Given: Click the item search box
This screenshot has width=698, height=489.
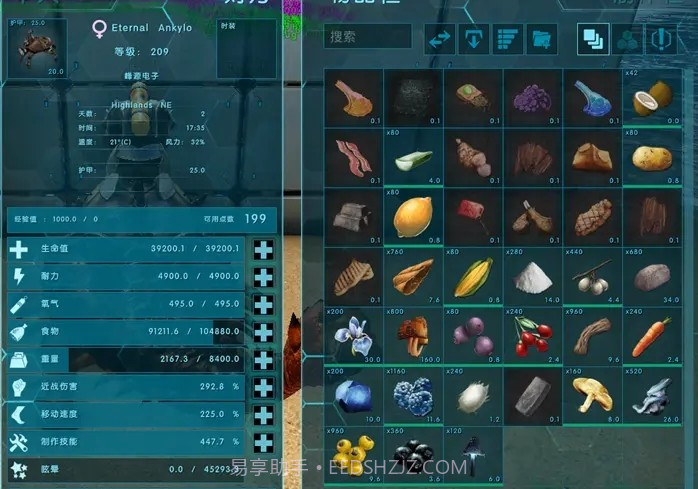Looking at the screenshot, I should pos(368,37).
